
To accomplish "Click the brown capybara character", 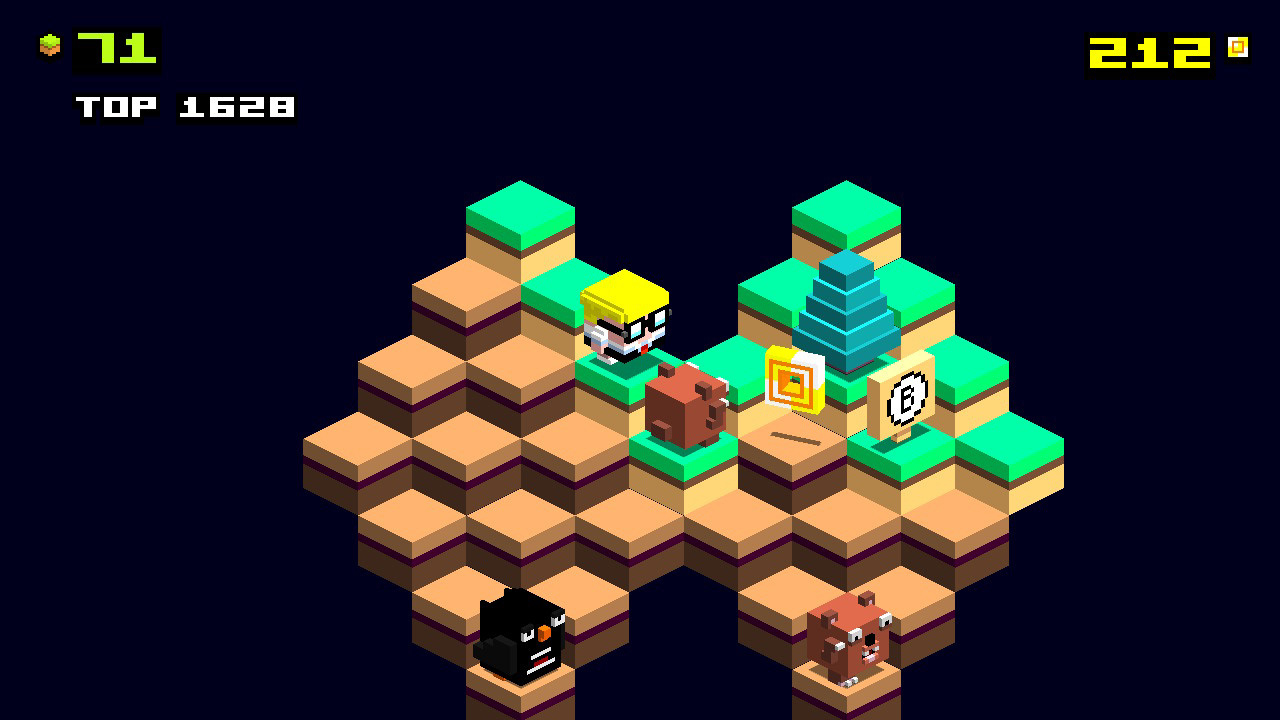I will 687,405.
